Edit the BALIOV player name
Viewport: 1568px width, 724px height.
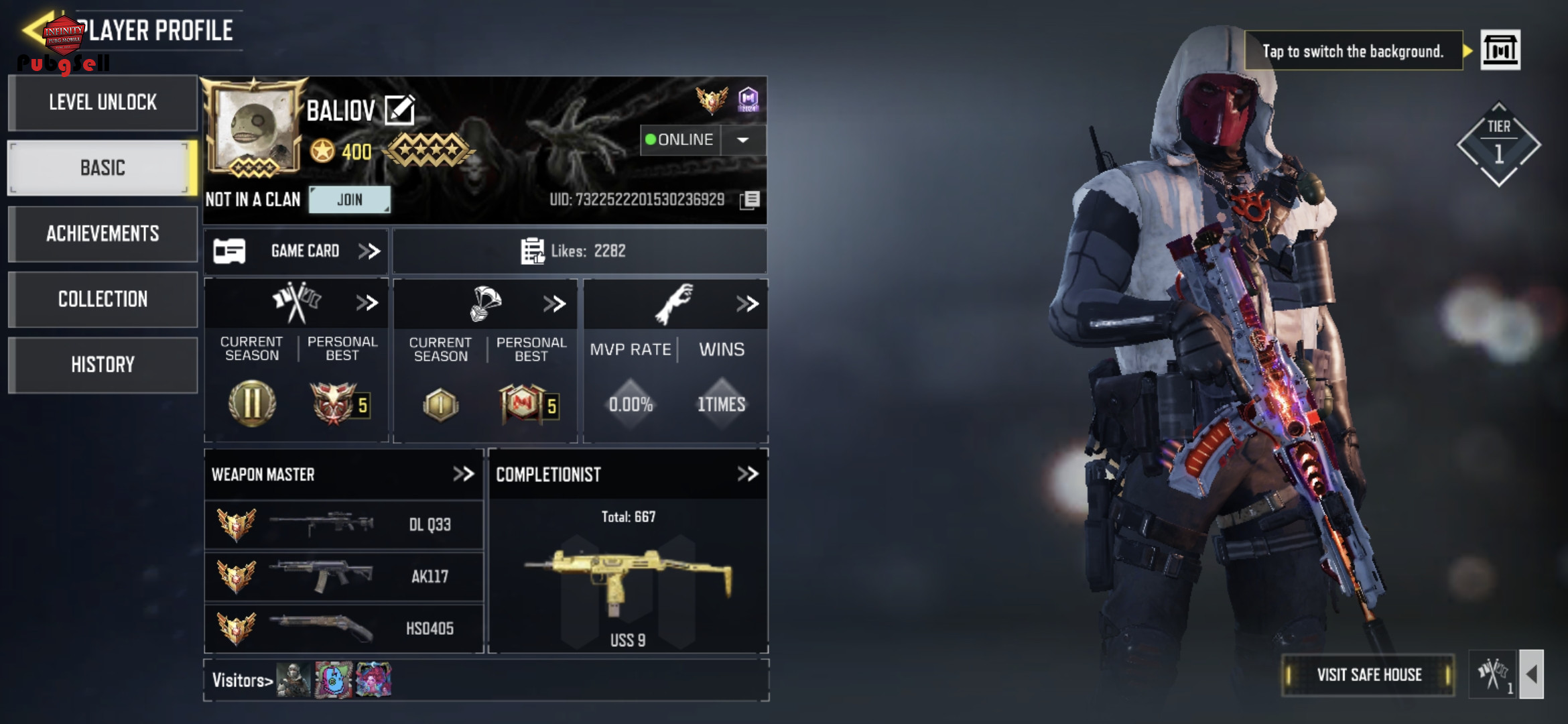[x=400, y=111]
